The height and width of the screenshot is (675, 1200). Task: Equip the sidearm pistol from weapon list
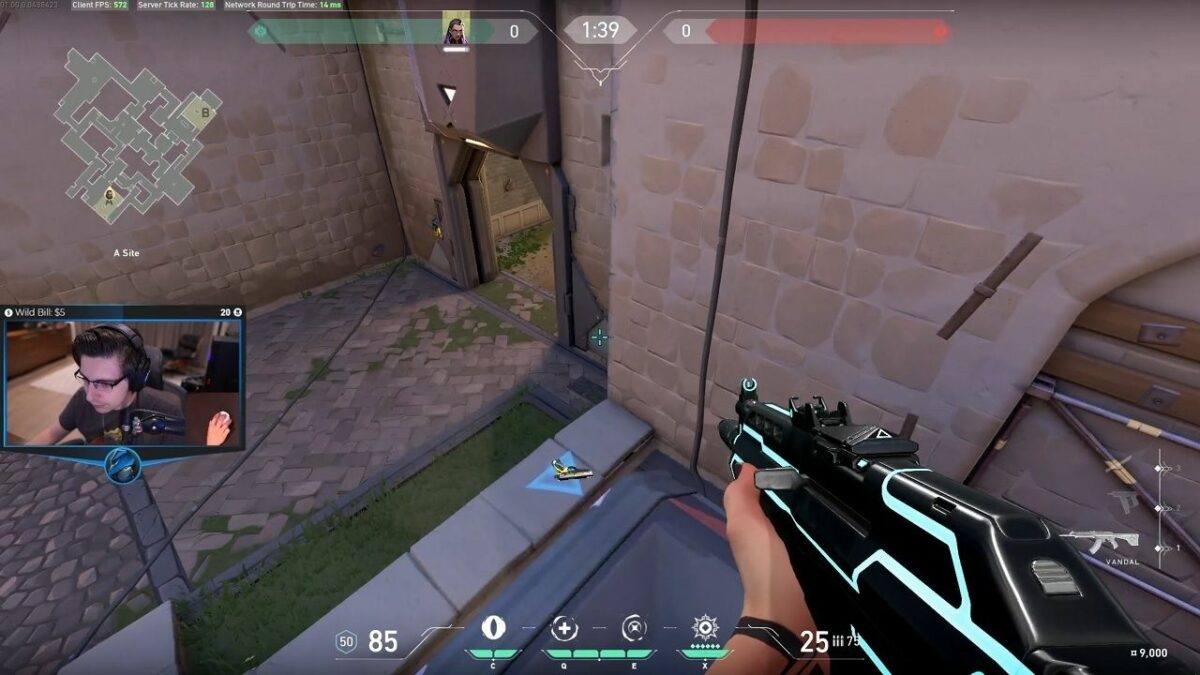coord(1123,502)
